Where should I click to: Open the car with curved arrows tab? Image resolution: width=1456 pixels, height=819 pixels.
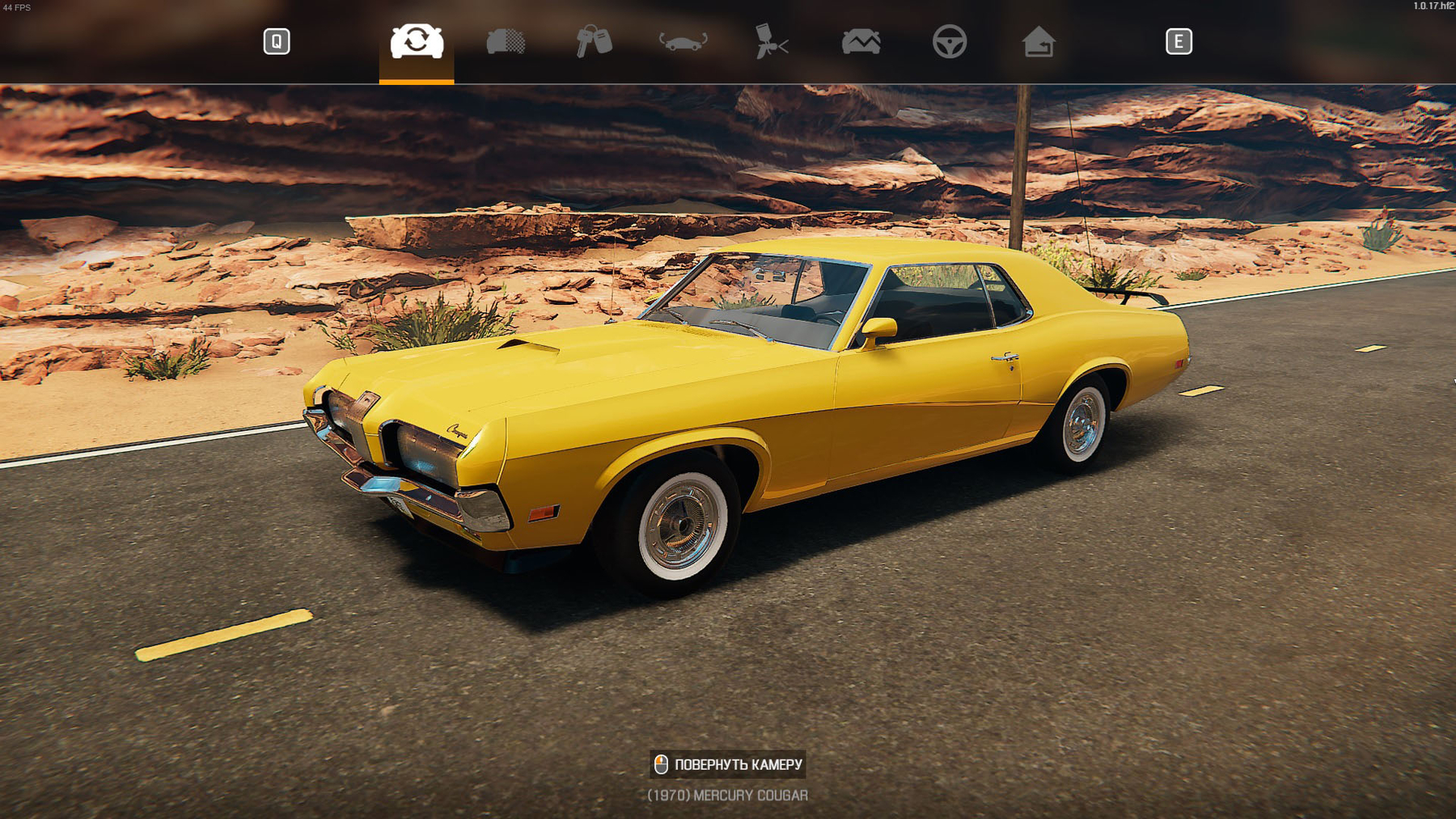(683, 41)
